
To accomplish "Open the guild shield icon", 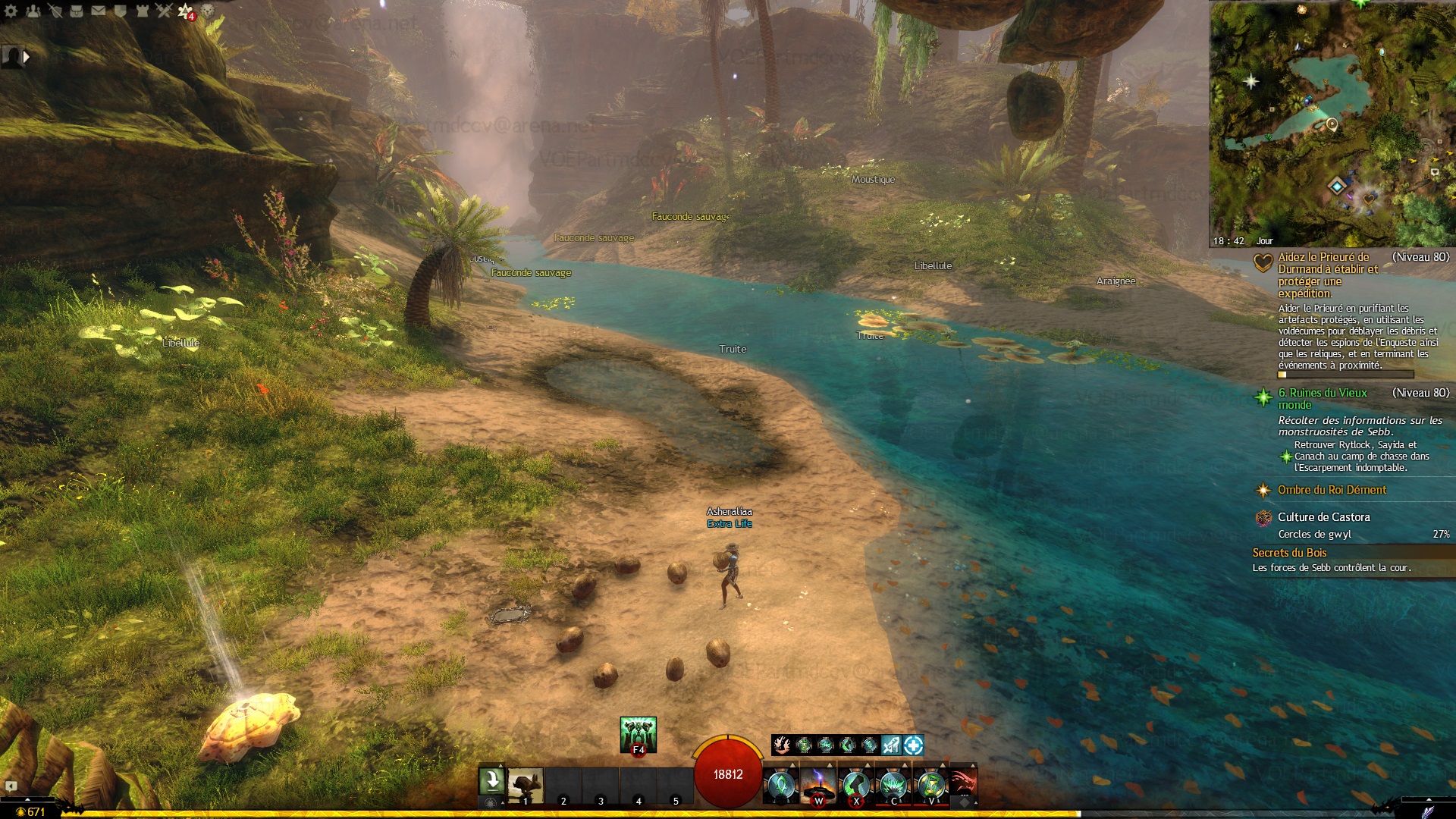I will tap(121, 11).
